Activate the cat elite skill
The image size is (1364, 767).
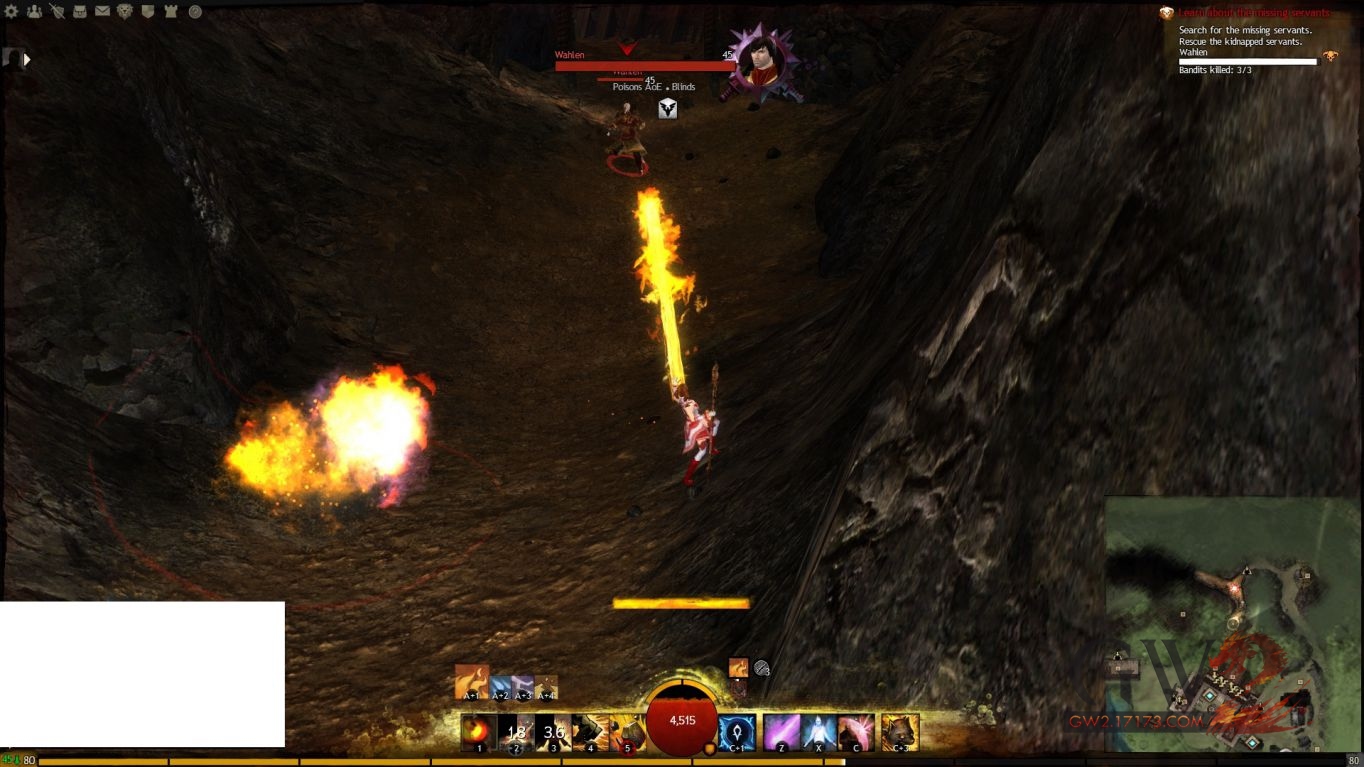[900, 732]
